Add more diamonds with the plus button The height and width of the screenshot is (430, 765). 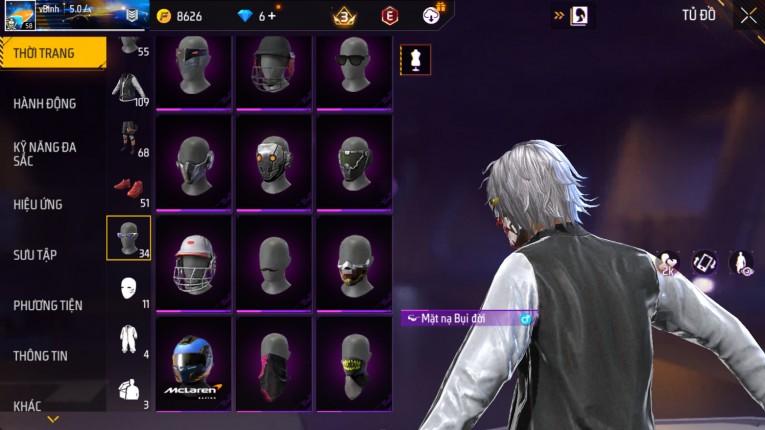(x=272, y=16)
